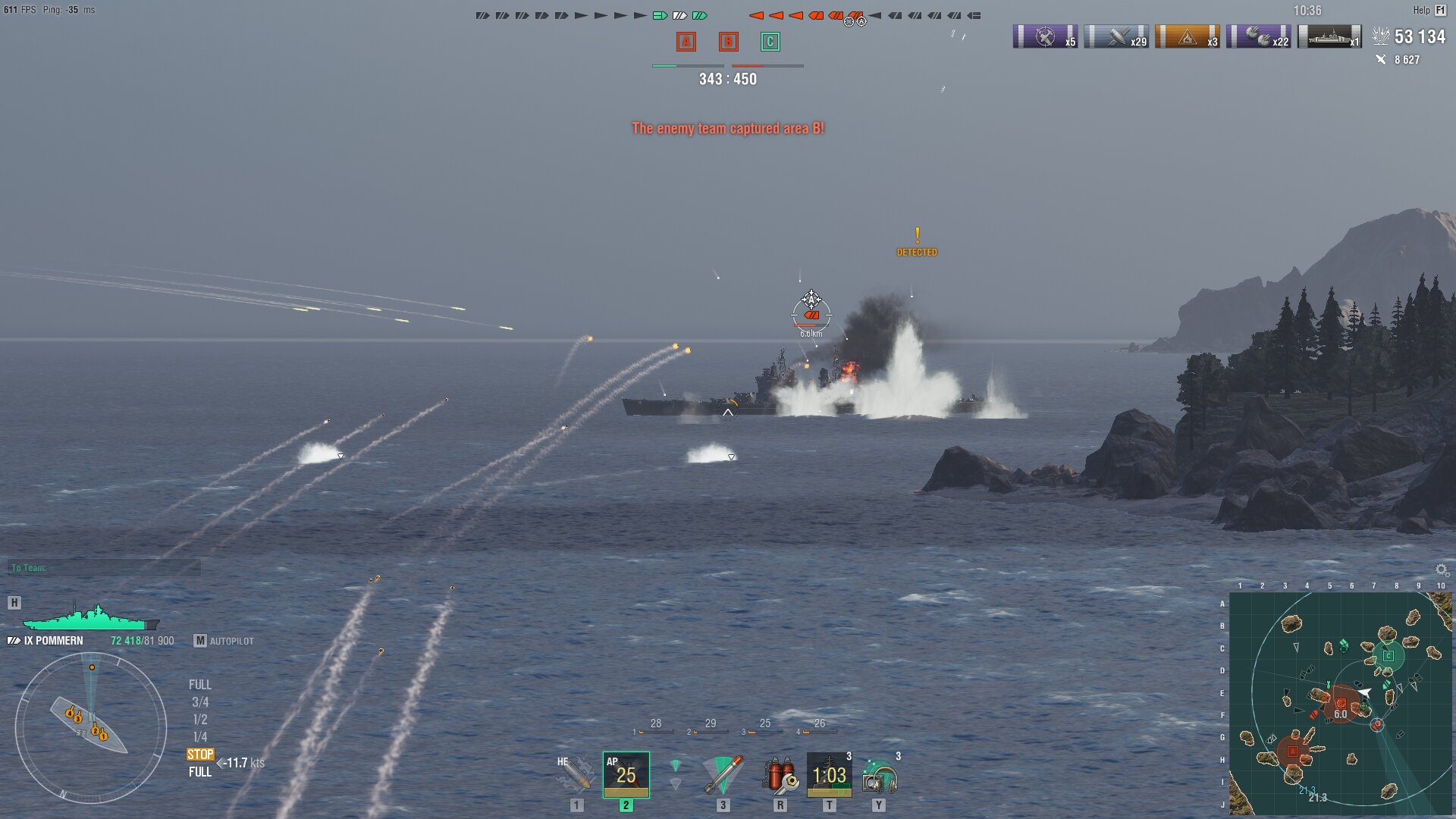This screenshot has height=819, width=1456.
Task: Select the narrow torpedo spread indicator
Action: 676,765
